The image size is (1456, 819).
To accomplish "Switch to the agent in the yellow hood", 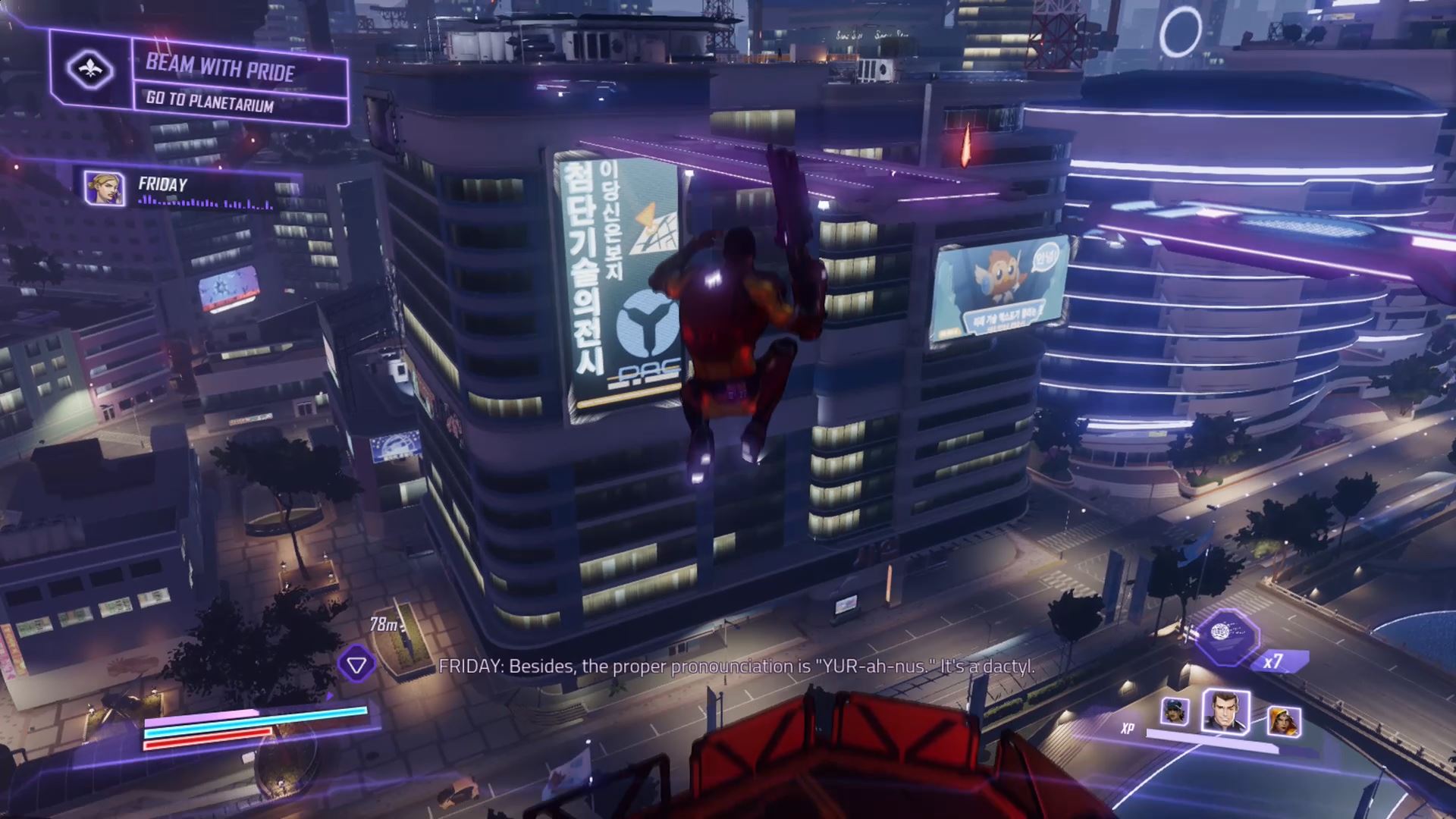I will 1283,720.
